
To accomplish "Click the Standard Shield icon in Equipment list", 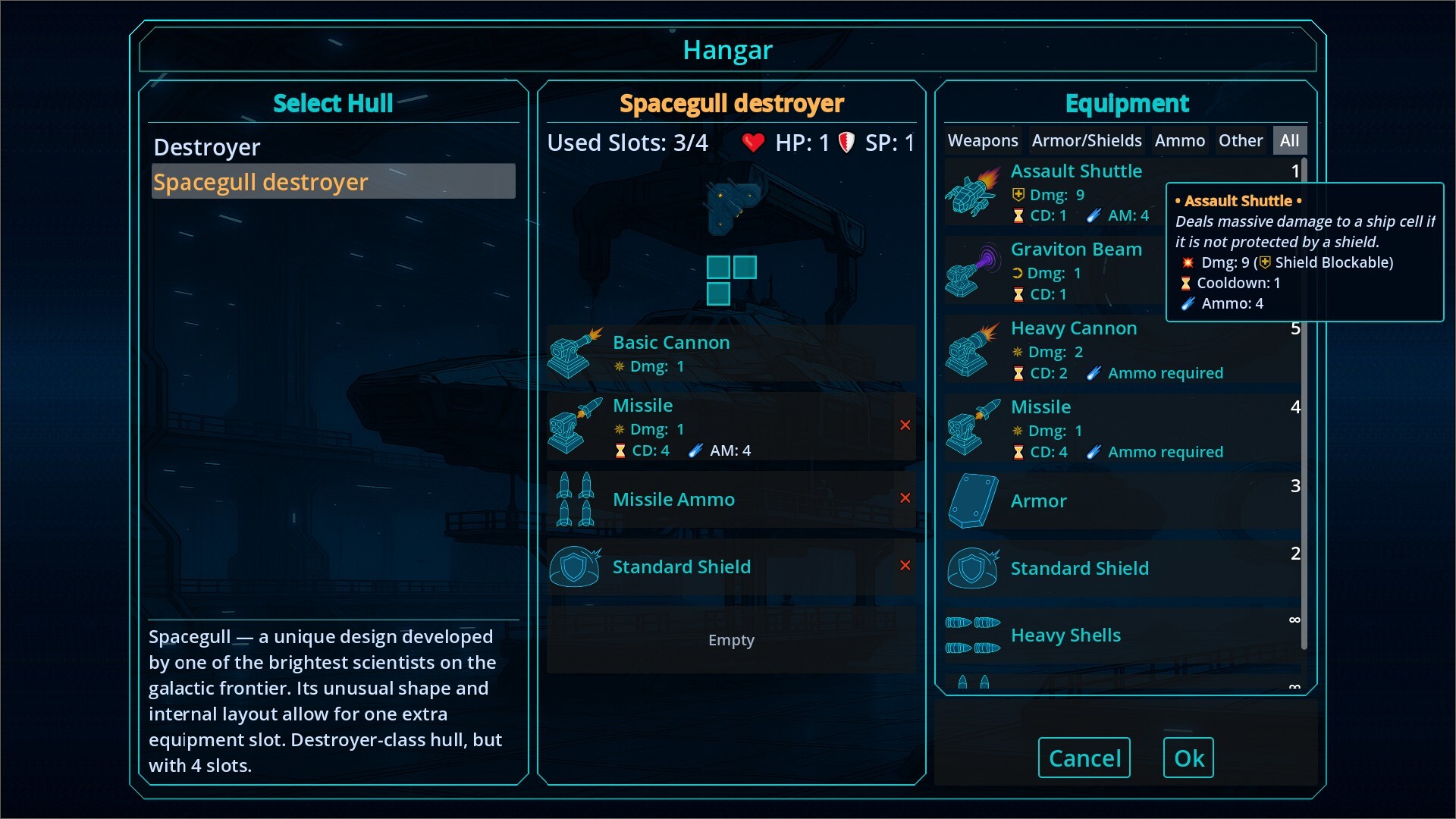I will [973, 567].
